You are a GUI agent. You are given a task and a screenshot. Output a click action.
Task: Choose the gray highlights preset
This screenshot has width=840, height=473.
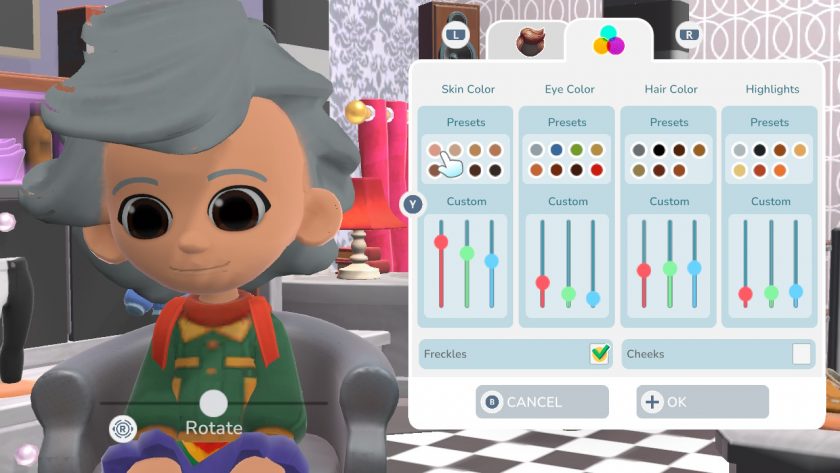coord(739,150)
